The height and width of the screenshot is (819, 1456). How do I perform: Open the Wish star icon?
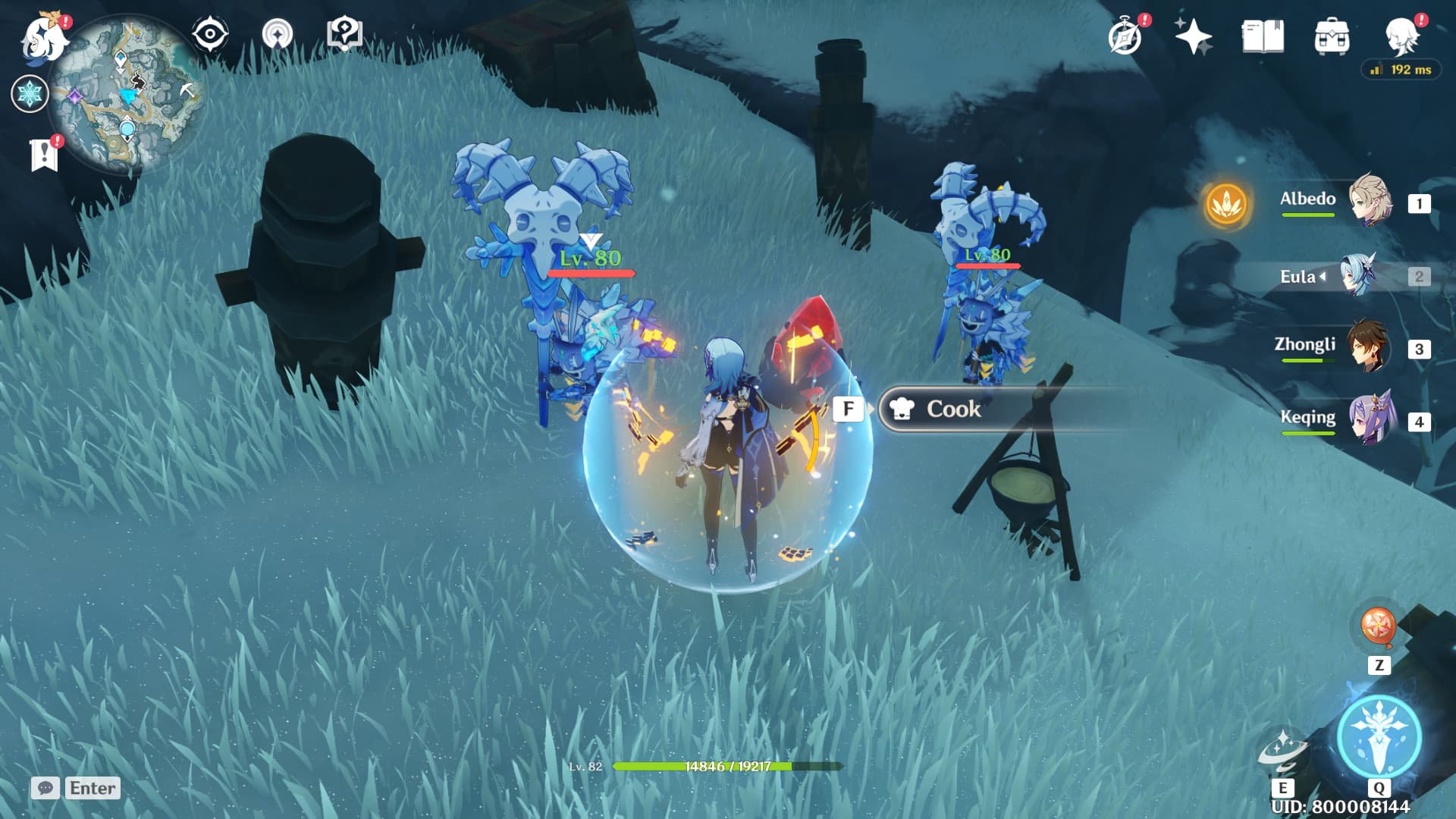[x=1193, y=36]
